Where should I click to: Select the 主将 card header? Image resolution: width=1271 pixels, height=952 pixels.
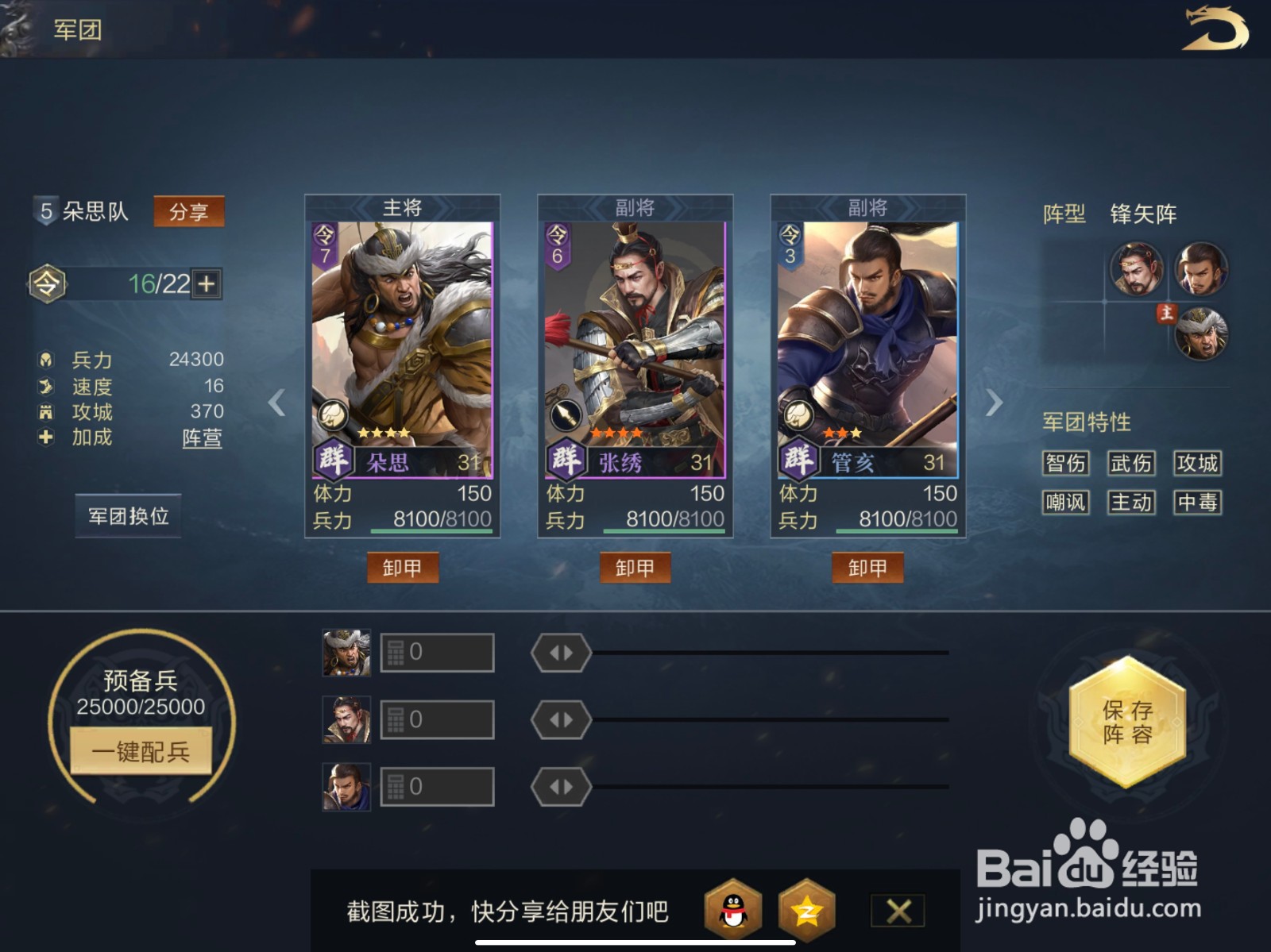pos(404,206)
